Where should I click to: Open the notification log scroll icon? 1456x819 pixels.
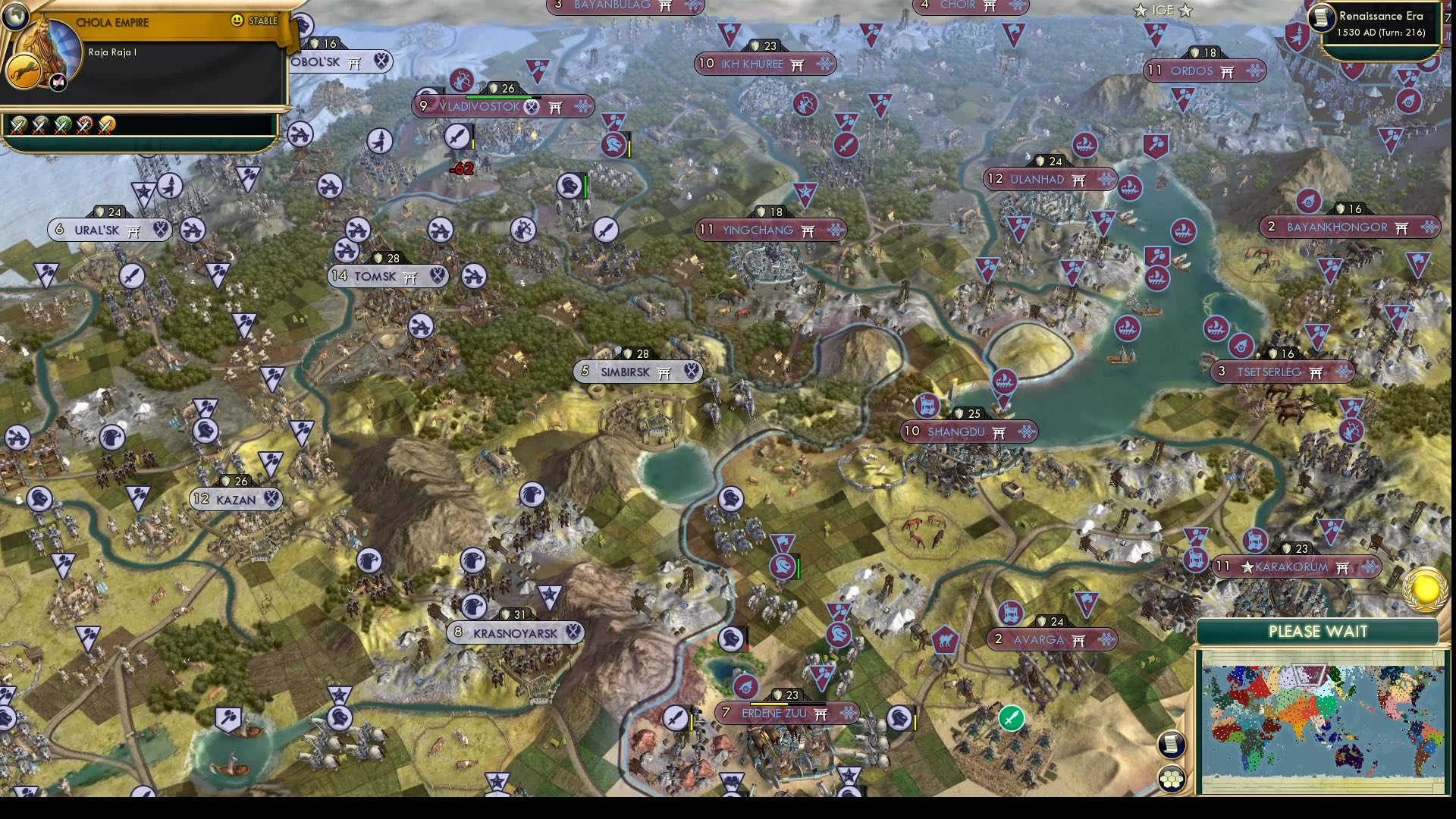coord(1171,745)
